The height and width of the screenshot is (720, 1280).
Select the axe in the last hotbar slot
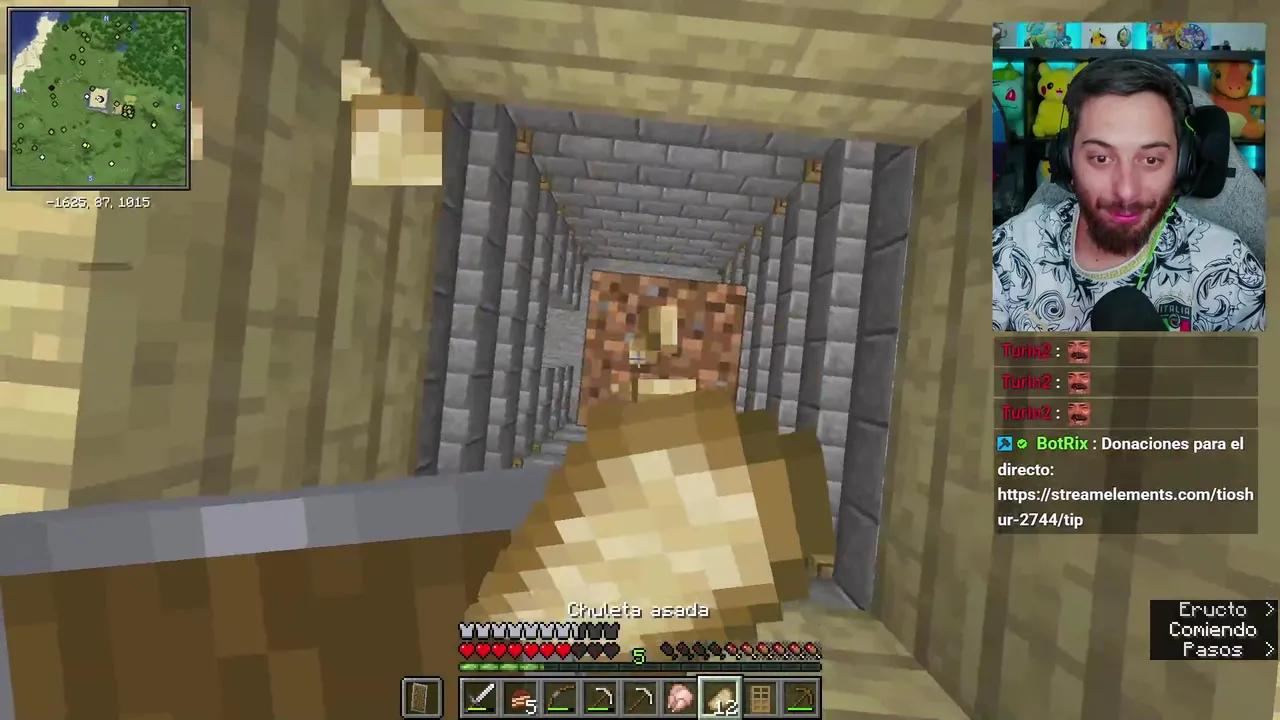(800, 697)
